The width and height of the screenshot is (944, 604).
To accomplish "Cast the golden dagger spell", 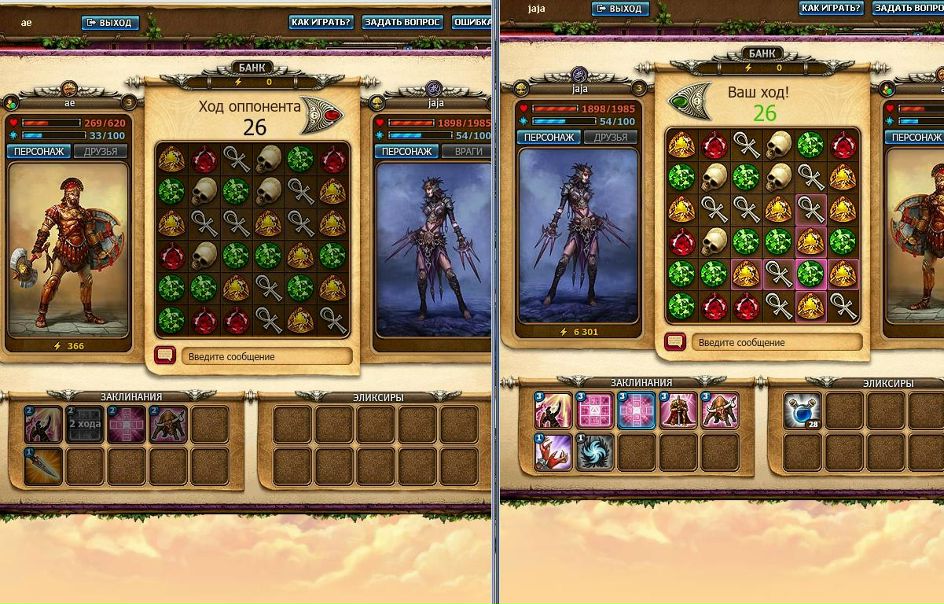I will [44, 465].
